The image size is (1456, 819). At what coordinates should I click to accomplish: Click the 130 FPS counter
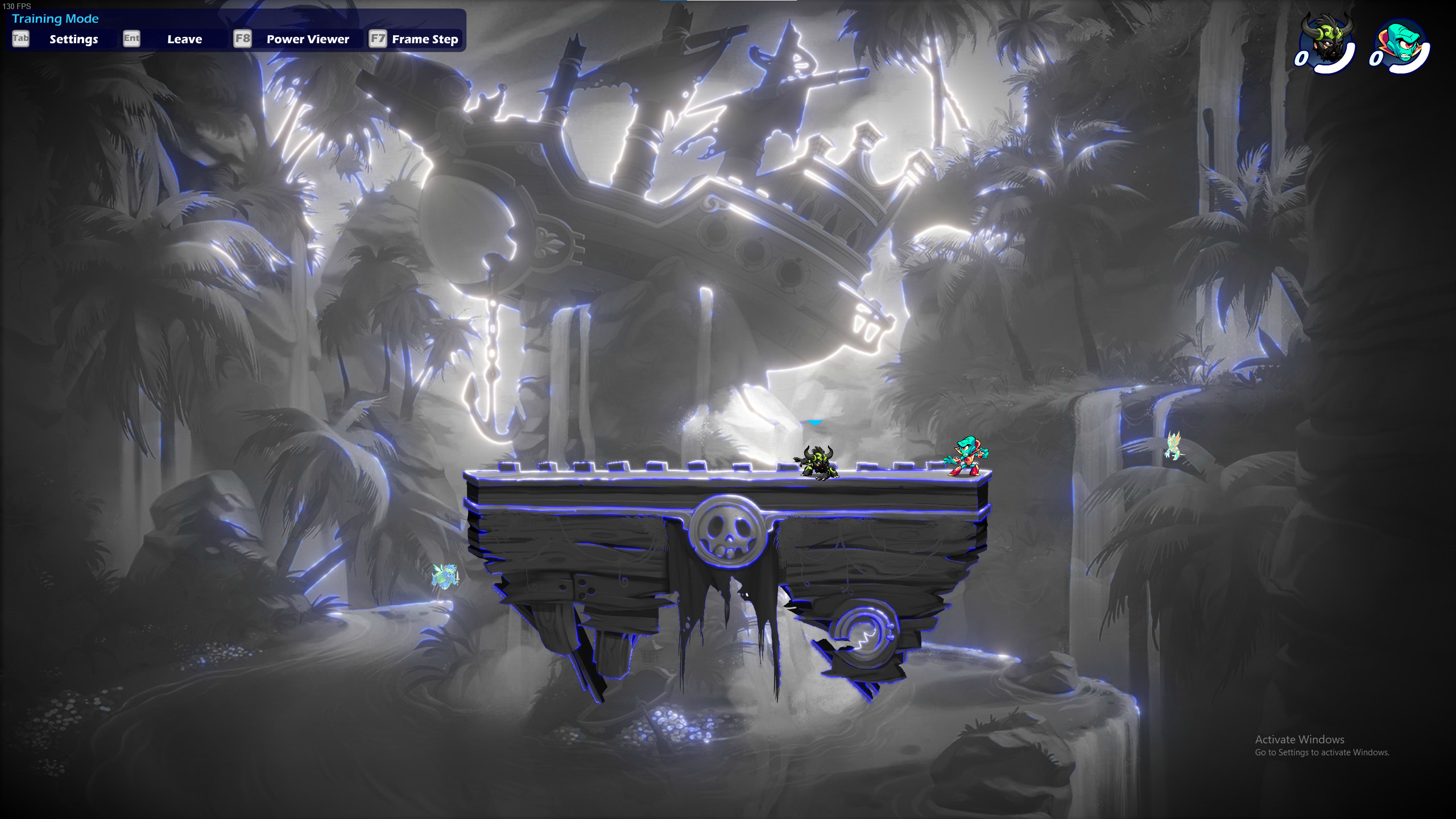pos(18,6)
